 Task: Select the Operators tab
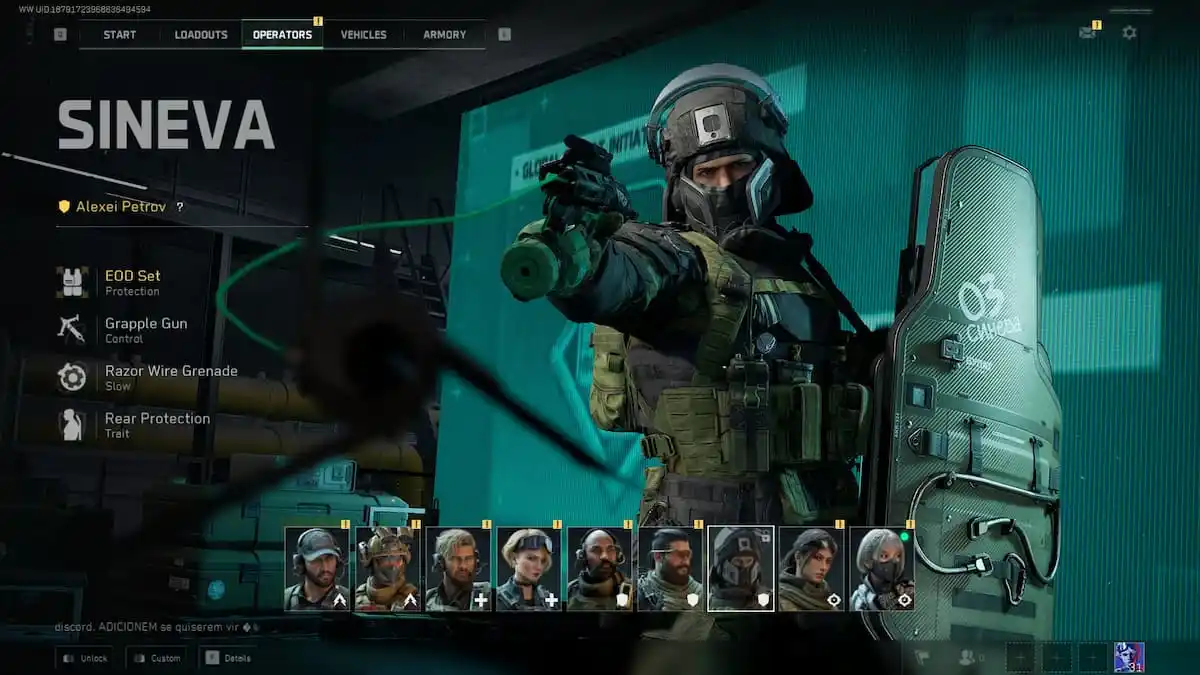coord(282,34)
